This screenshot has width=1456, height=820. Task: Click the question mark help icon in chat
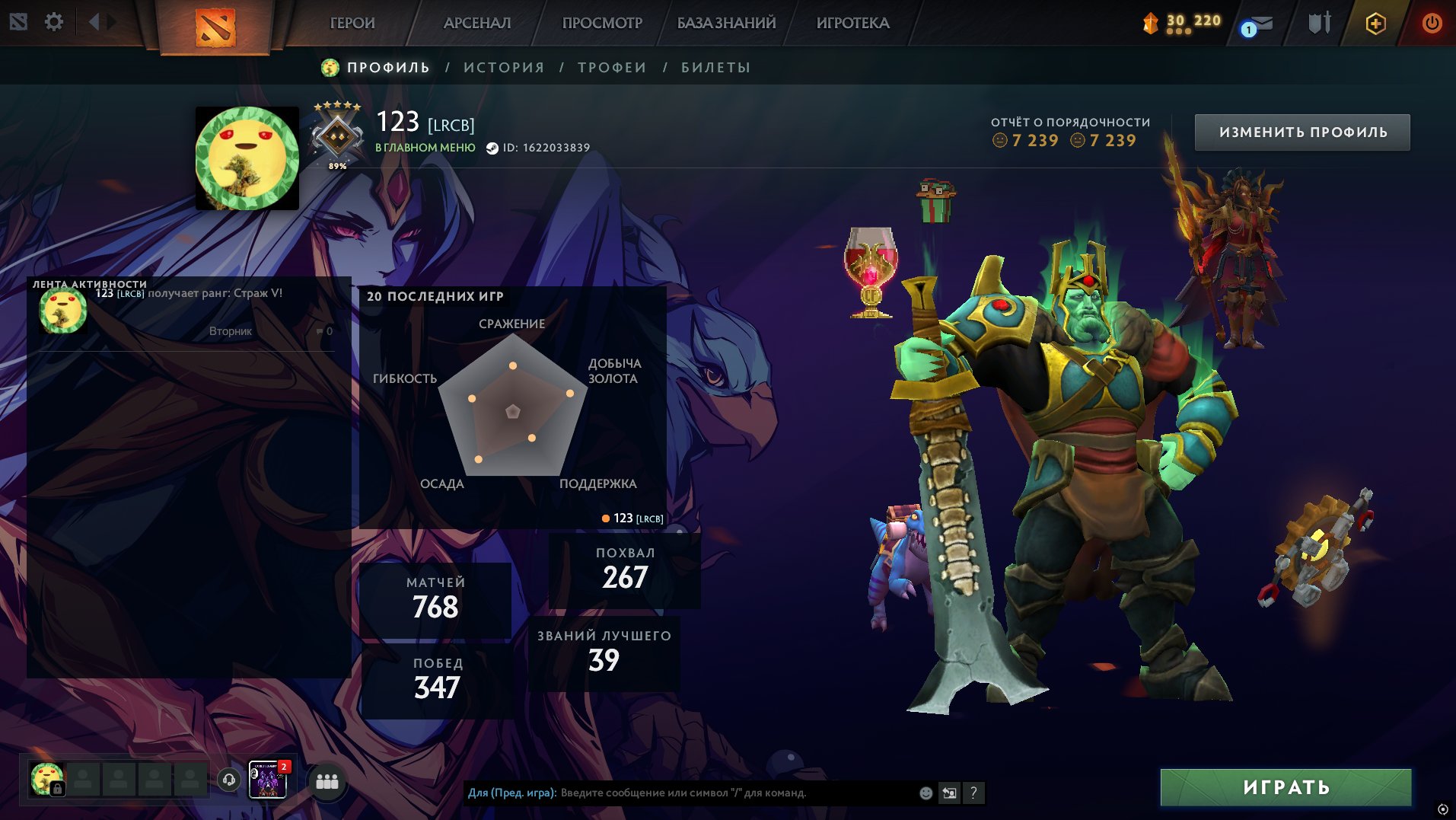coord(974,792)
